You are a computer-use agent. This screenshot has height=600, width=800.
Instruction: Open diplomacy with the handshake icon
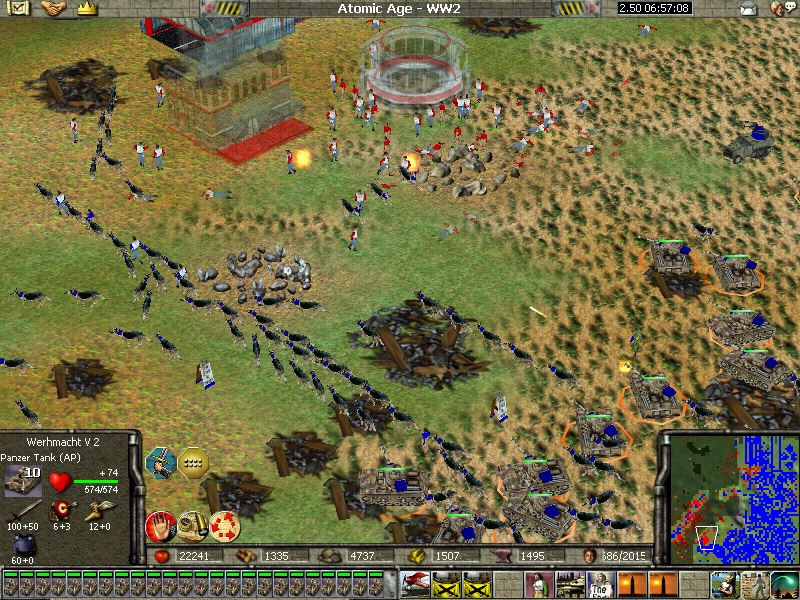pos(53,8)
